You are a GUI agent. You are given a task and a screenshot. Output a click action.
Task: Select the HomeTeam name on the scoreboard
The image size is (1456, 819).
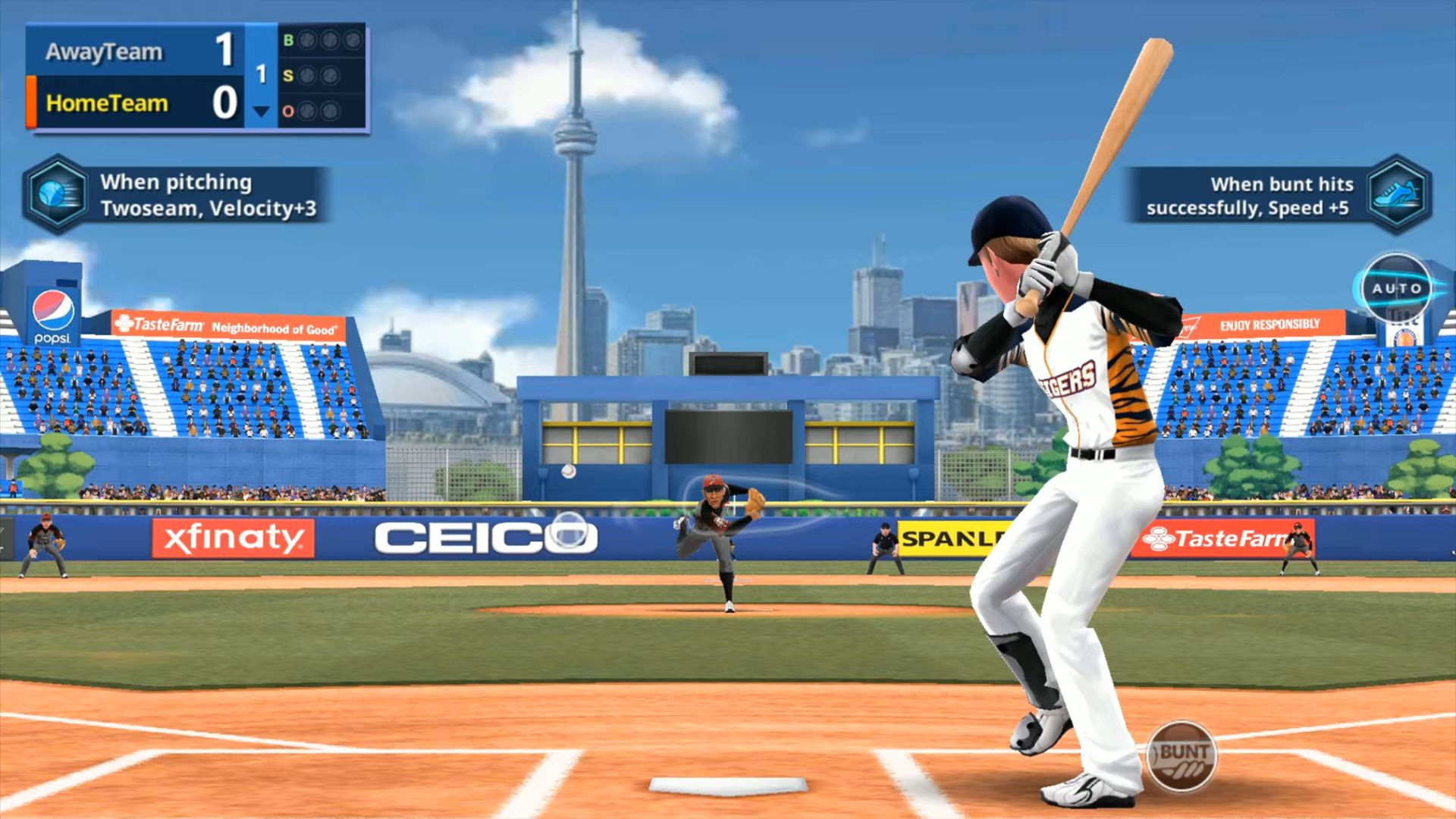pos(106,104)
